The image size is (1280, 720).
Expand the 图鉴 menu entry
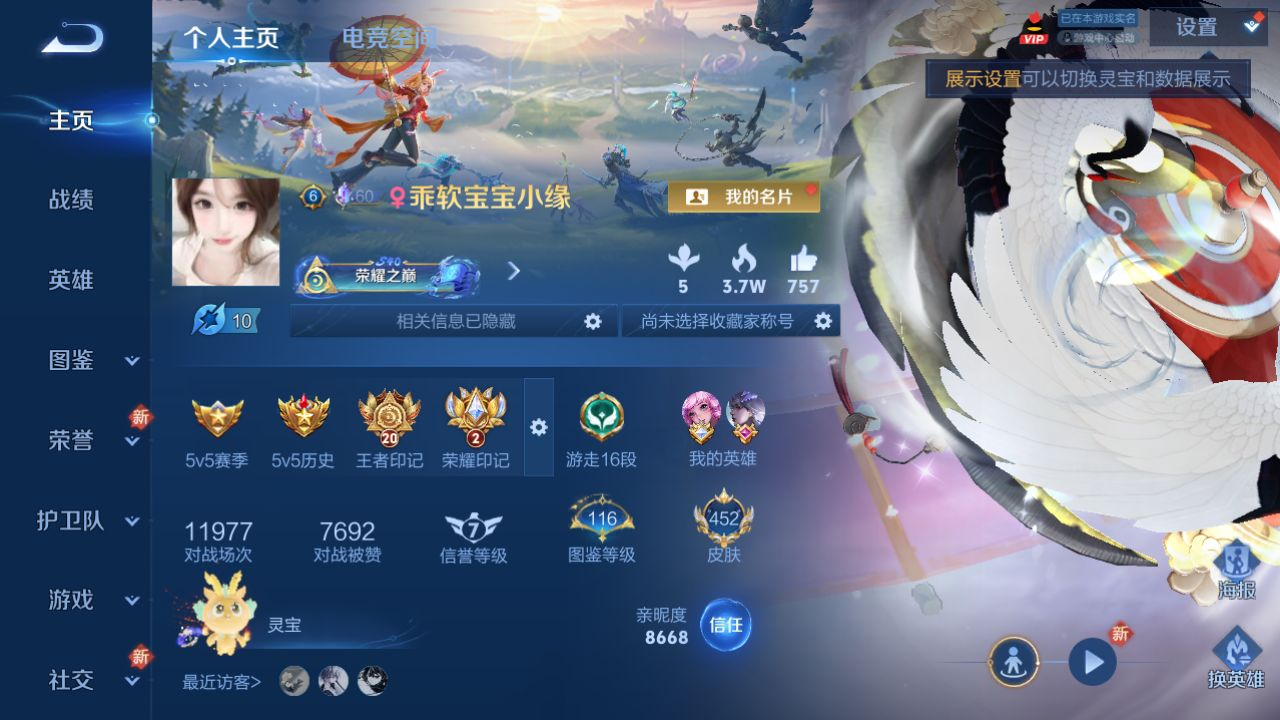(88, 360)
